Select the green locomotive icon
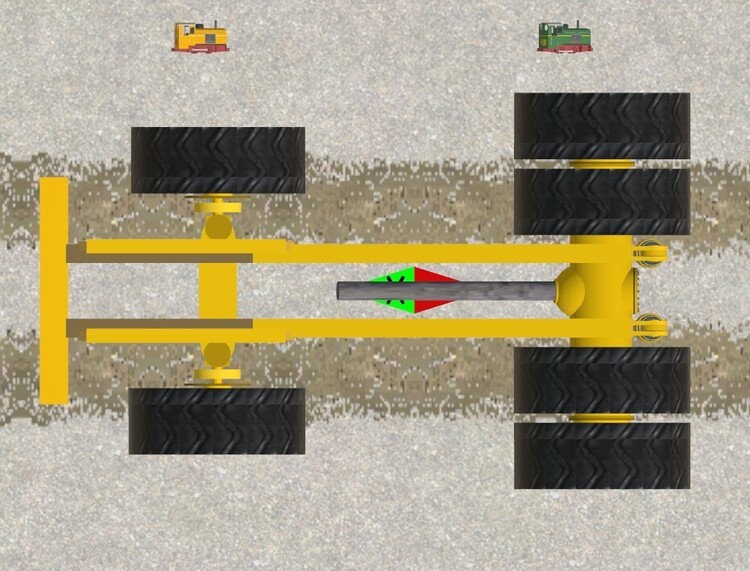 pyautogui.click(x=565, y=37)
